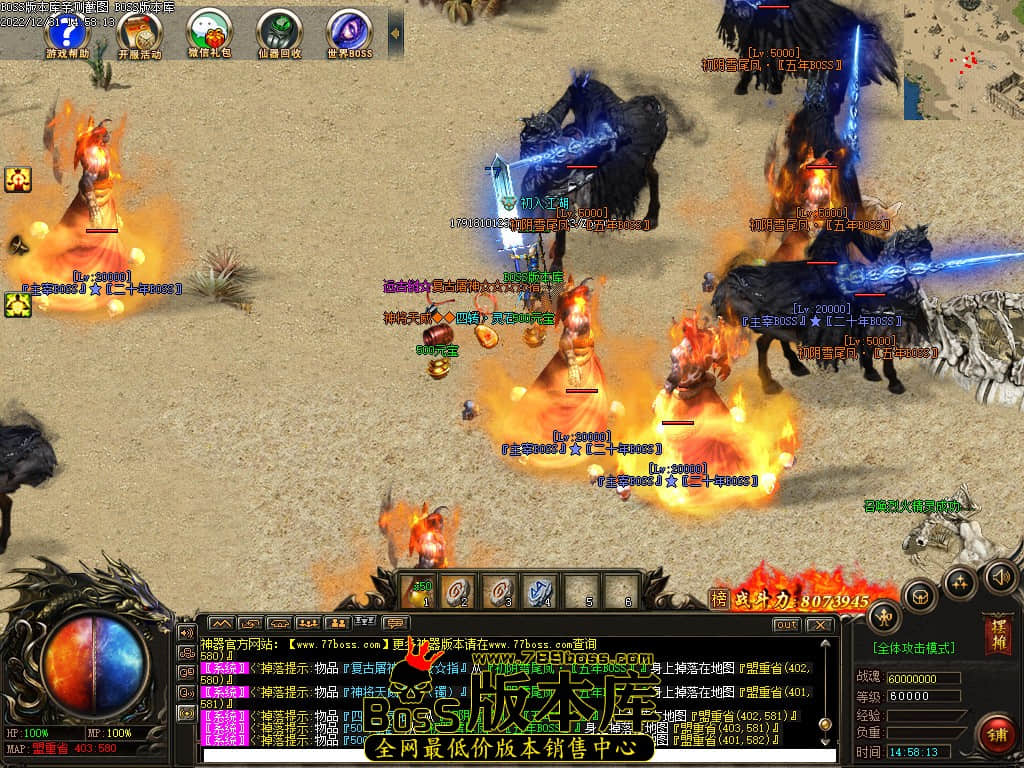This screenshot has width=1024, height=768.
Task: Click the 'out' button above the chat
Action: pyautogui.click(x=787, y=625)
